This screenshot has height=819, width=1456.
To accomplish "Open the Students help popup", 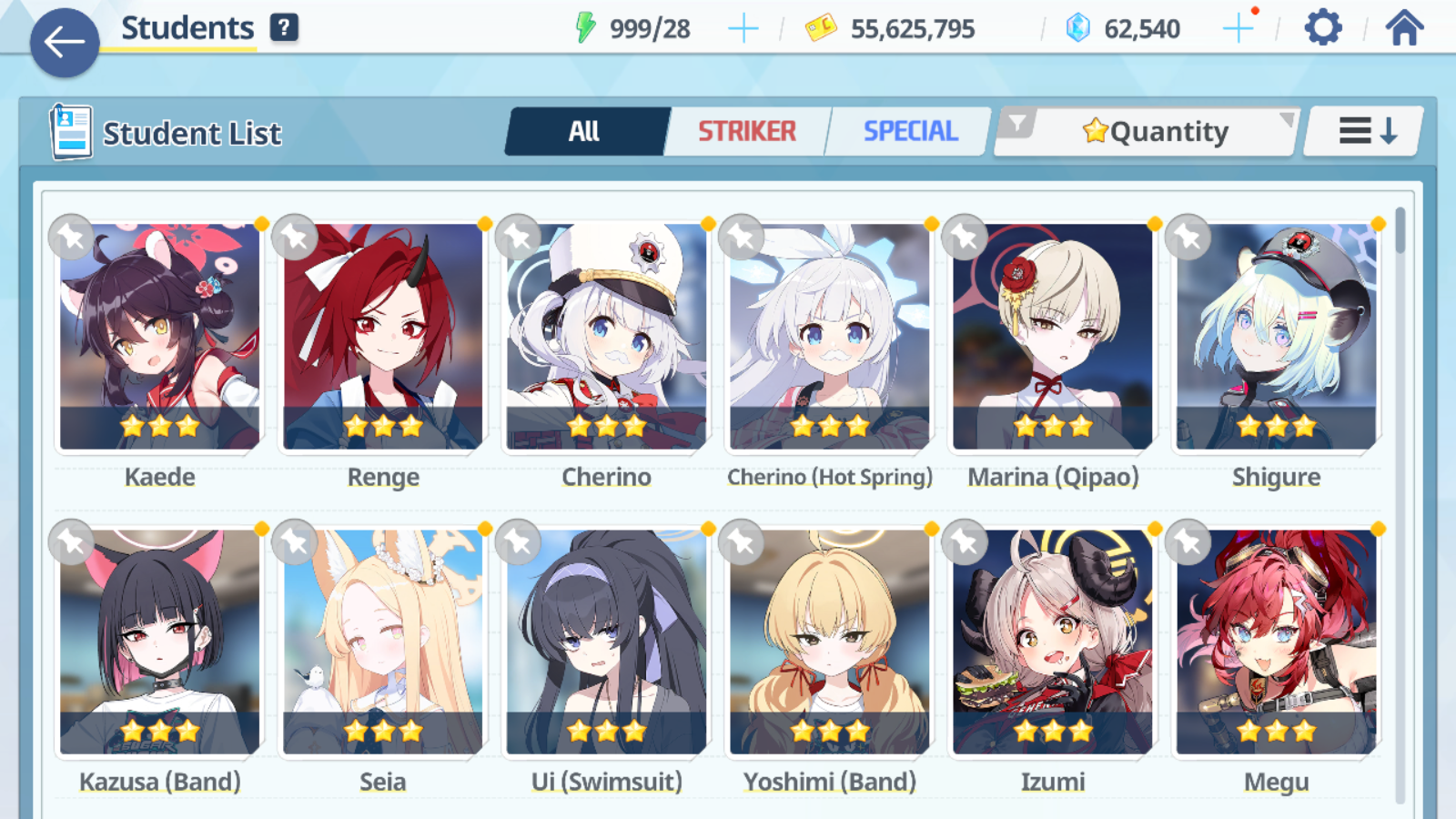I will click(x=285, y=26).
